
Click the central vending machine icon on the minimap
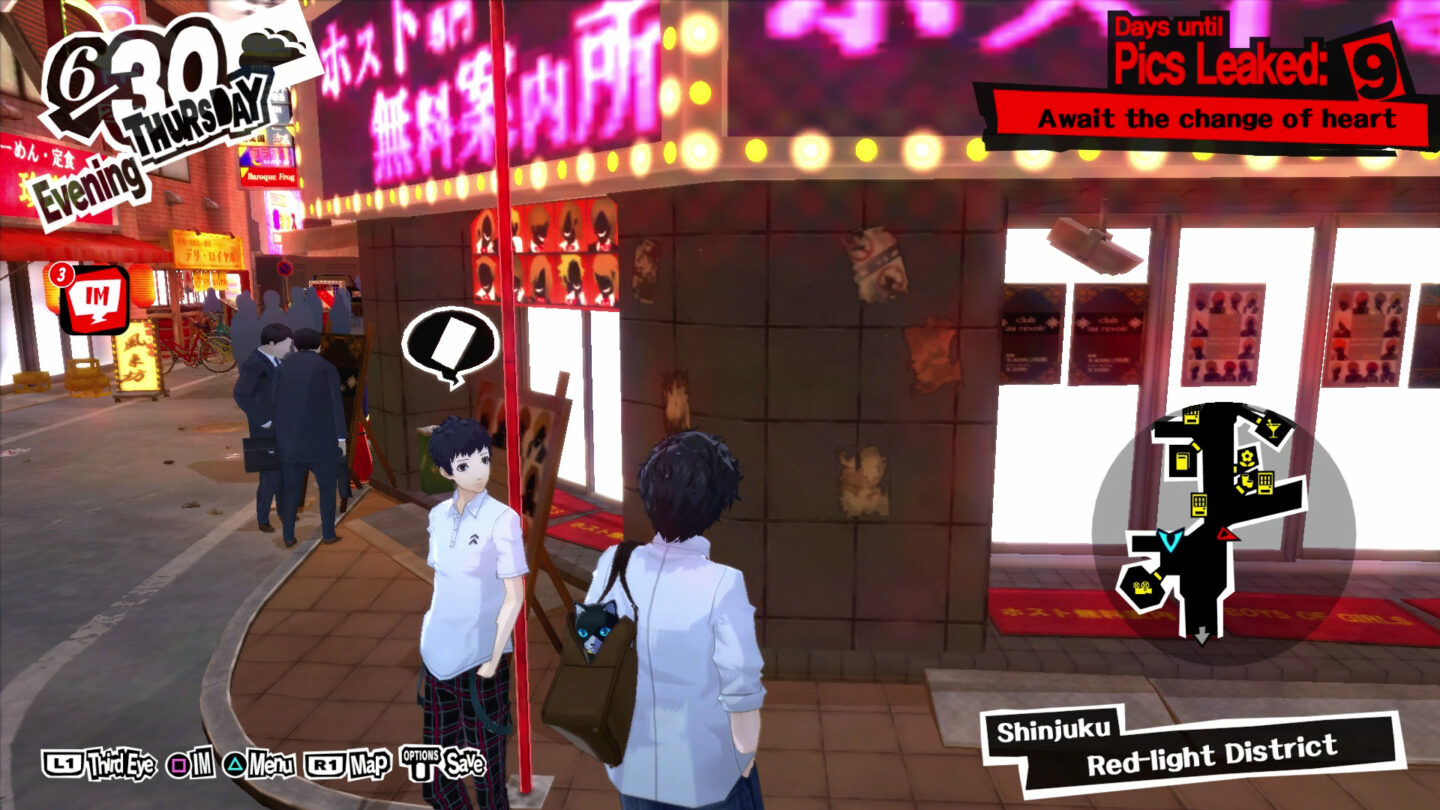1199,503
